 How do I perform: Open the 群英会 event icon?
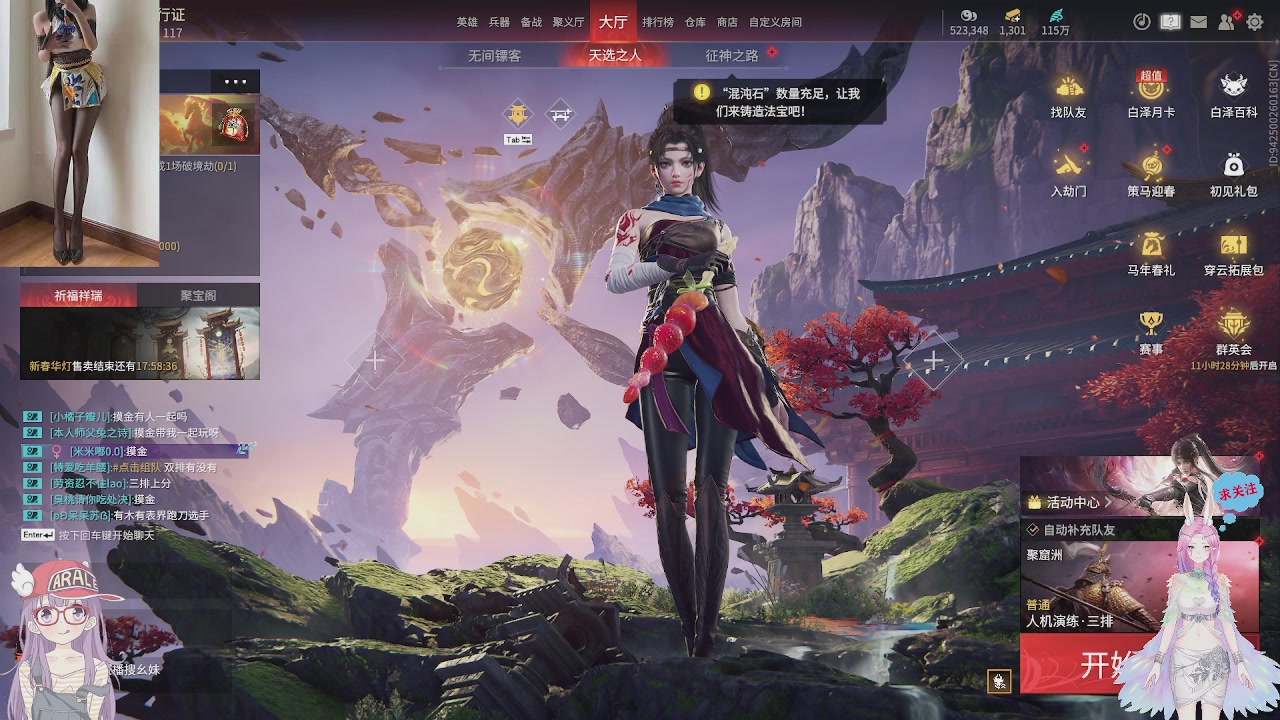pyautogui.click(x=1234, y=331)
